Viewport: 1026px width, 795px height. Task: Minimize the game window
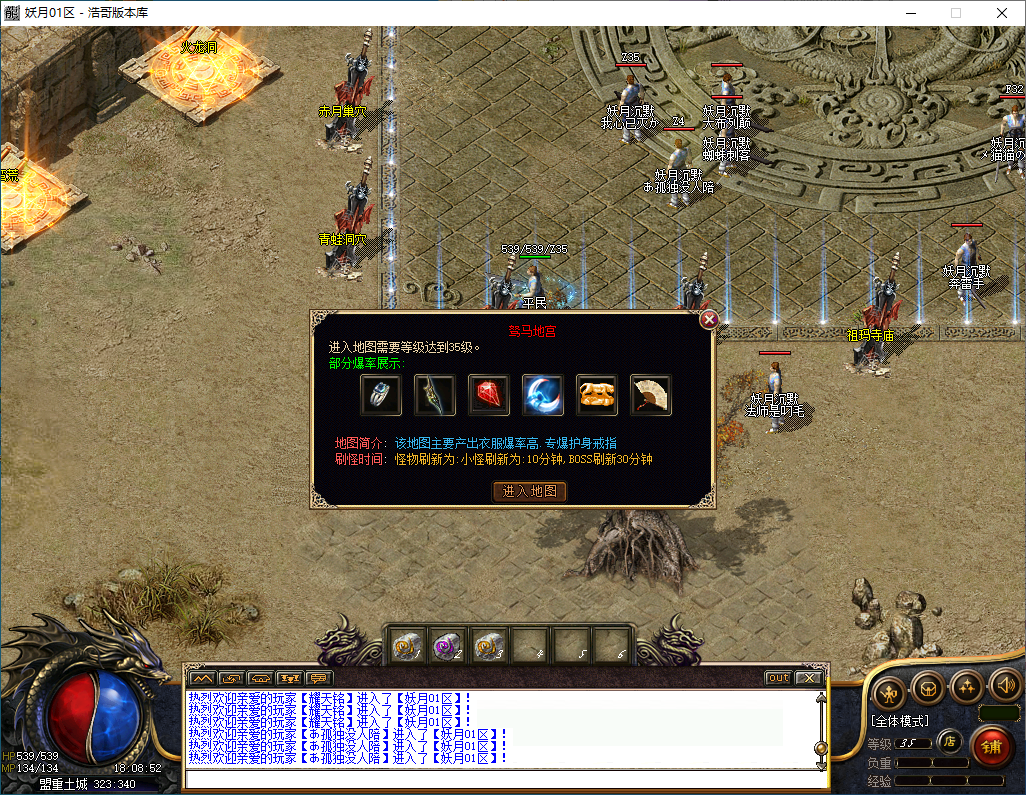909,13
